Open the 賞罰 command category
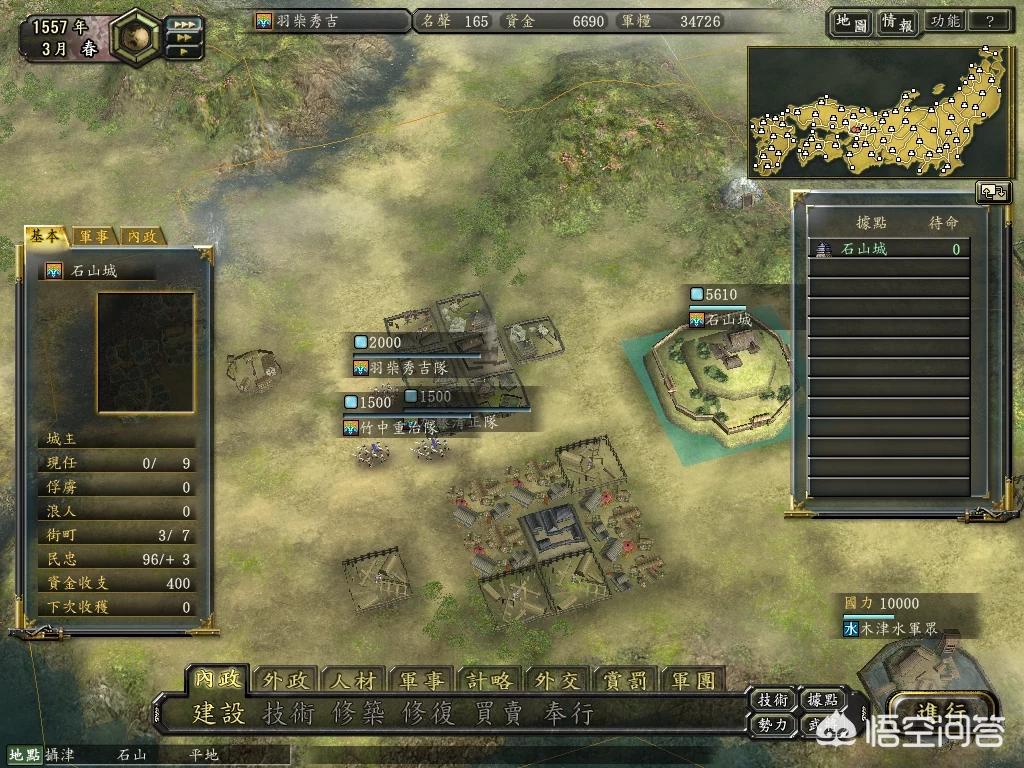1024x768 pixels. 625,680
